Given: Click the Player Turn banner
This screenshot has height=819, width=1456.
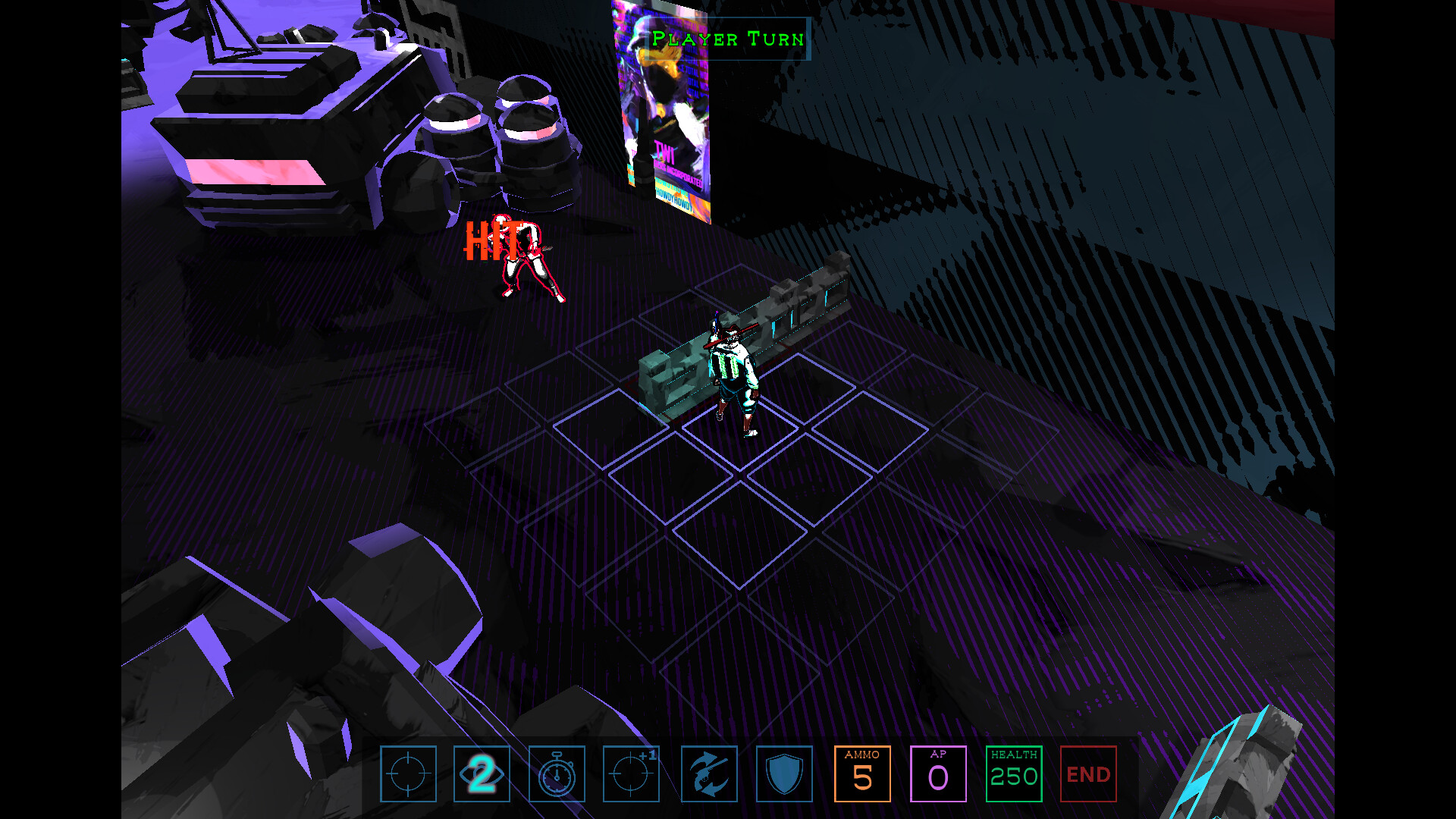Looking at the screenshot, I should (x=730, y=39).
